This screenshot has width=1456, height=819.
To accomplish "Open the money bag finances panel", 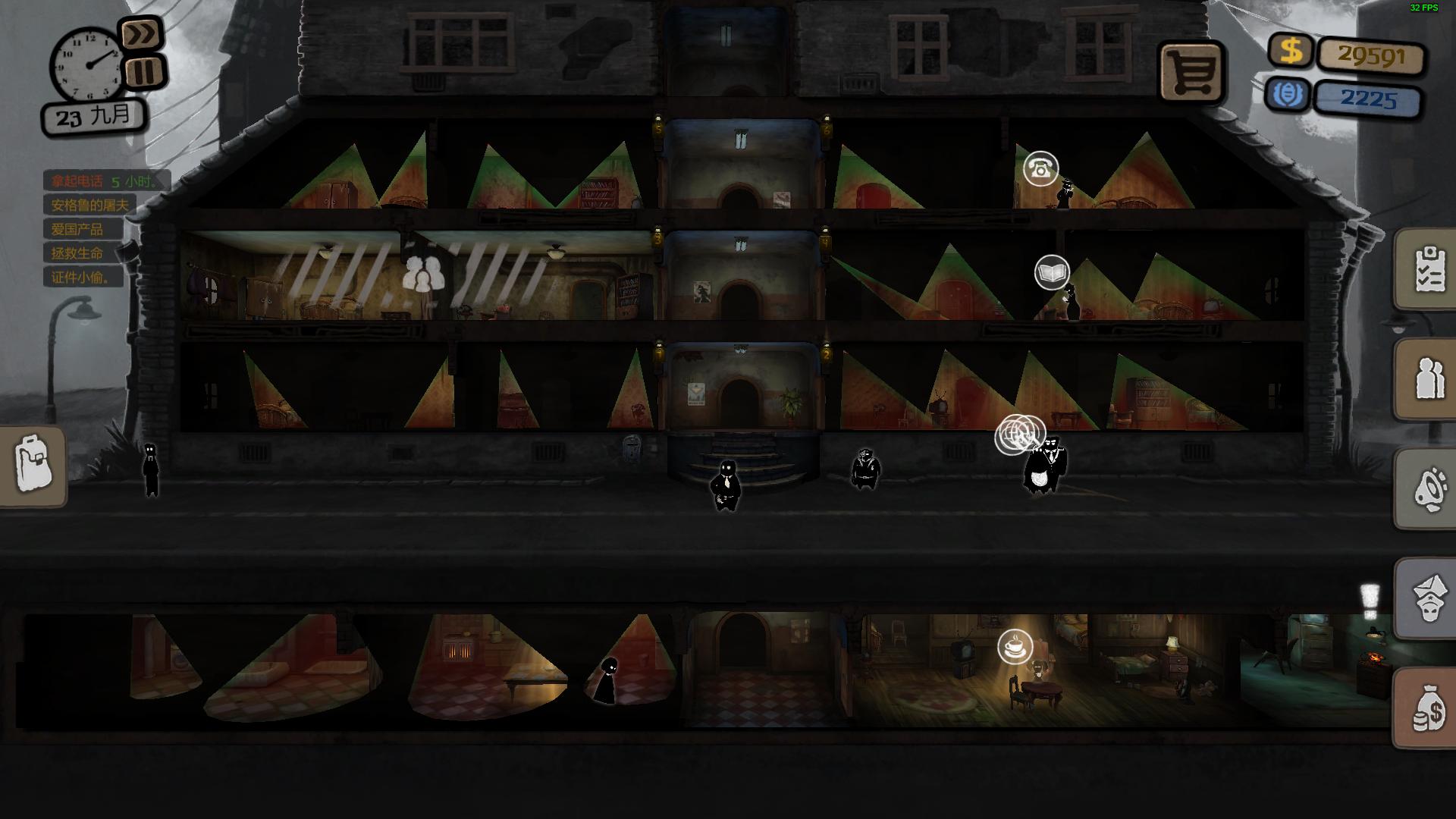I will pyautogui.click(x=1427, y=708).
